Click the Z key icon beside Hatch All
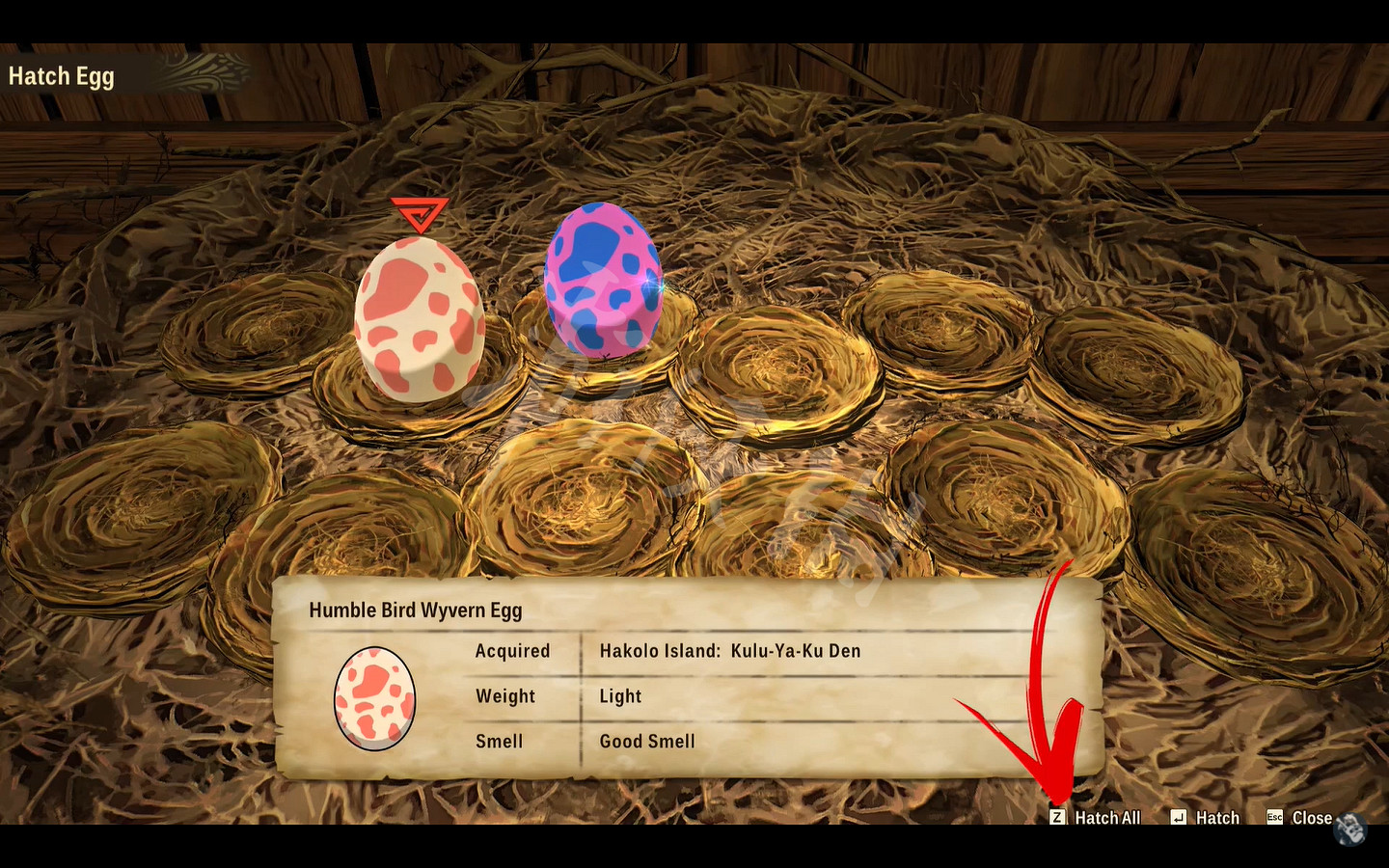Image resolution: width=1389 pixels, height=868 pixels. (1059, 817)
